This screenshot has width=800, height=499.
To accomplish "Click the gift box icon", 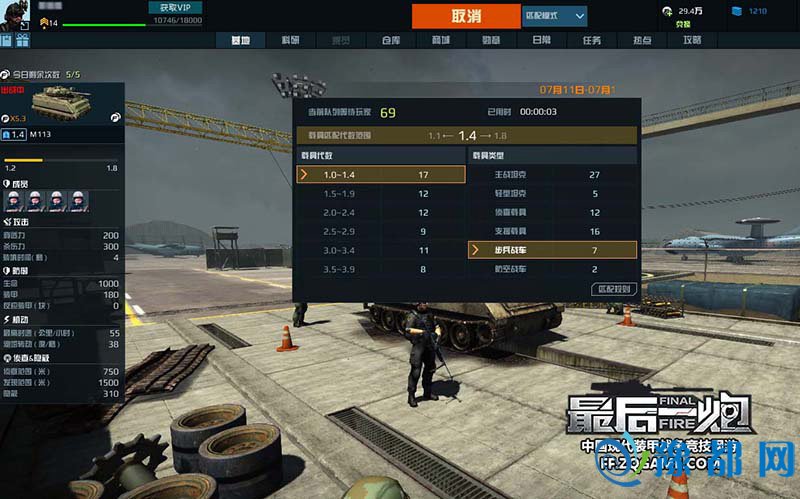I will coord(22,41).
